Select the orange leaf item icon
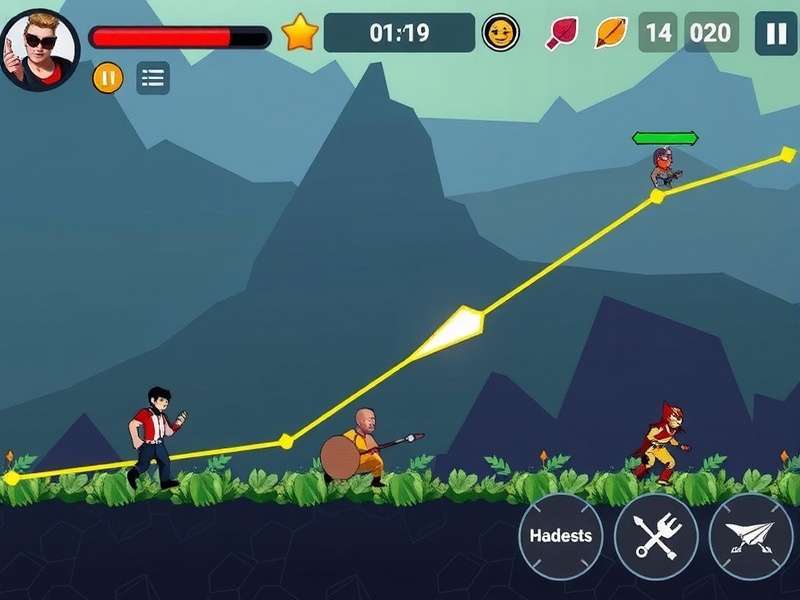The image size is (800, 600). pyautogui.click(x=609, y=33)
